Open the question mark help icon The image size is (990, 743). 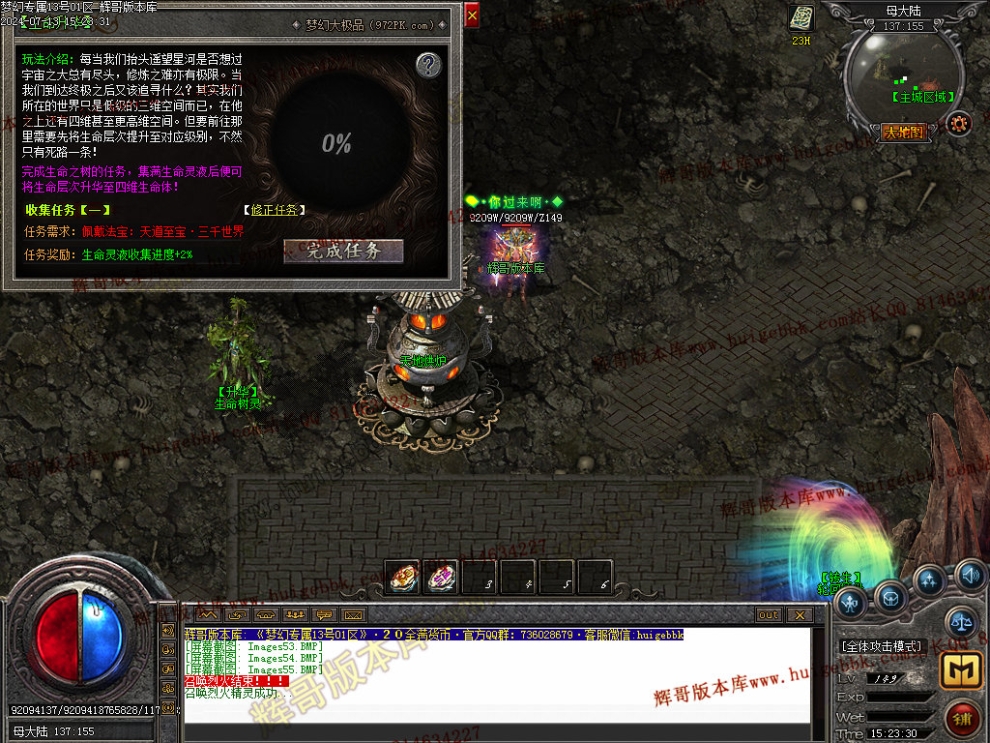(428, 66)
